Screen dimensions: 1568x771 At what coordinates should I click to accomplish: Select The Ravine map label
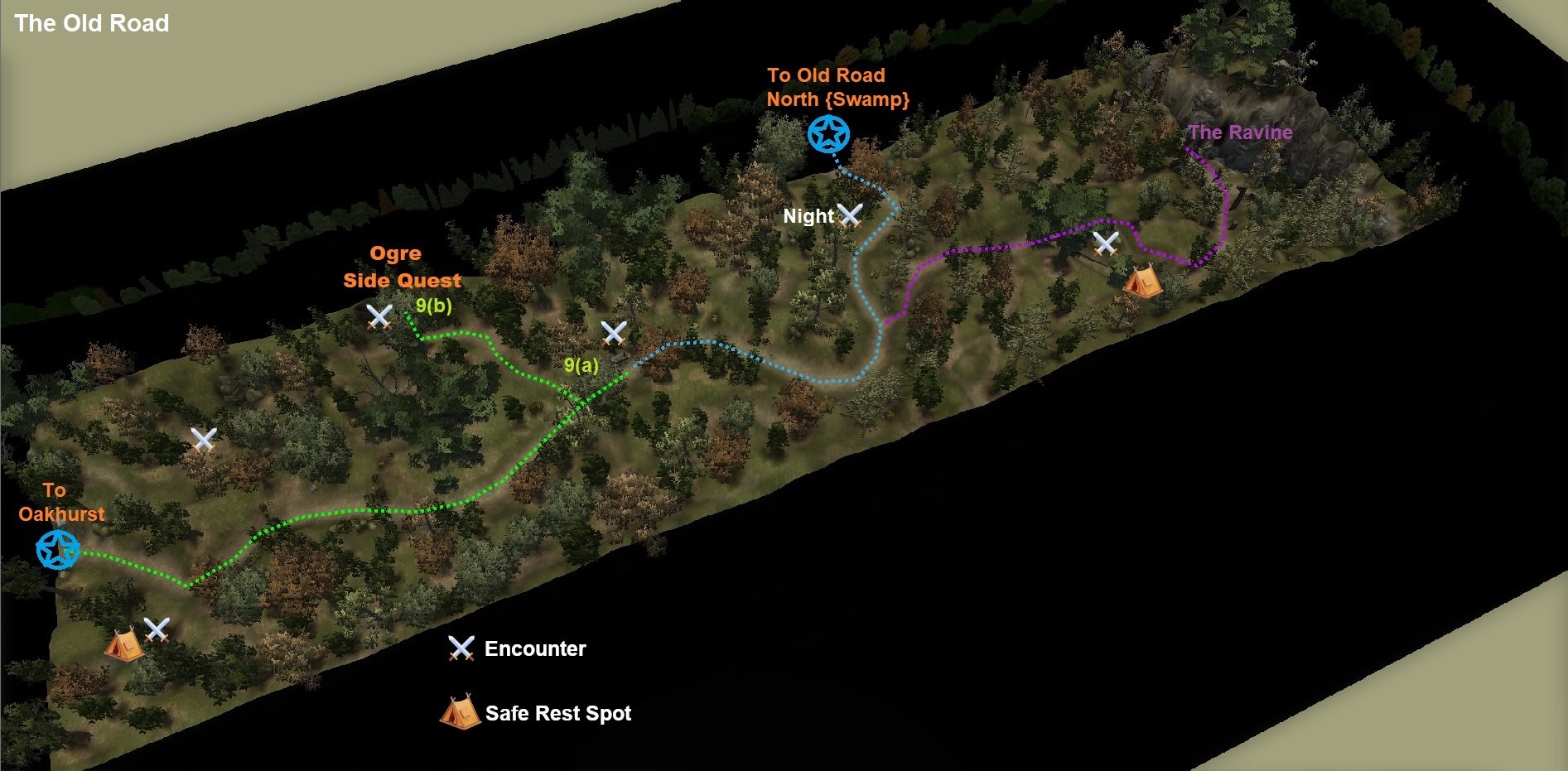pyautogui.click(x=1240, y=133)
